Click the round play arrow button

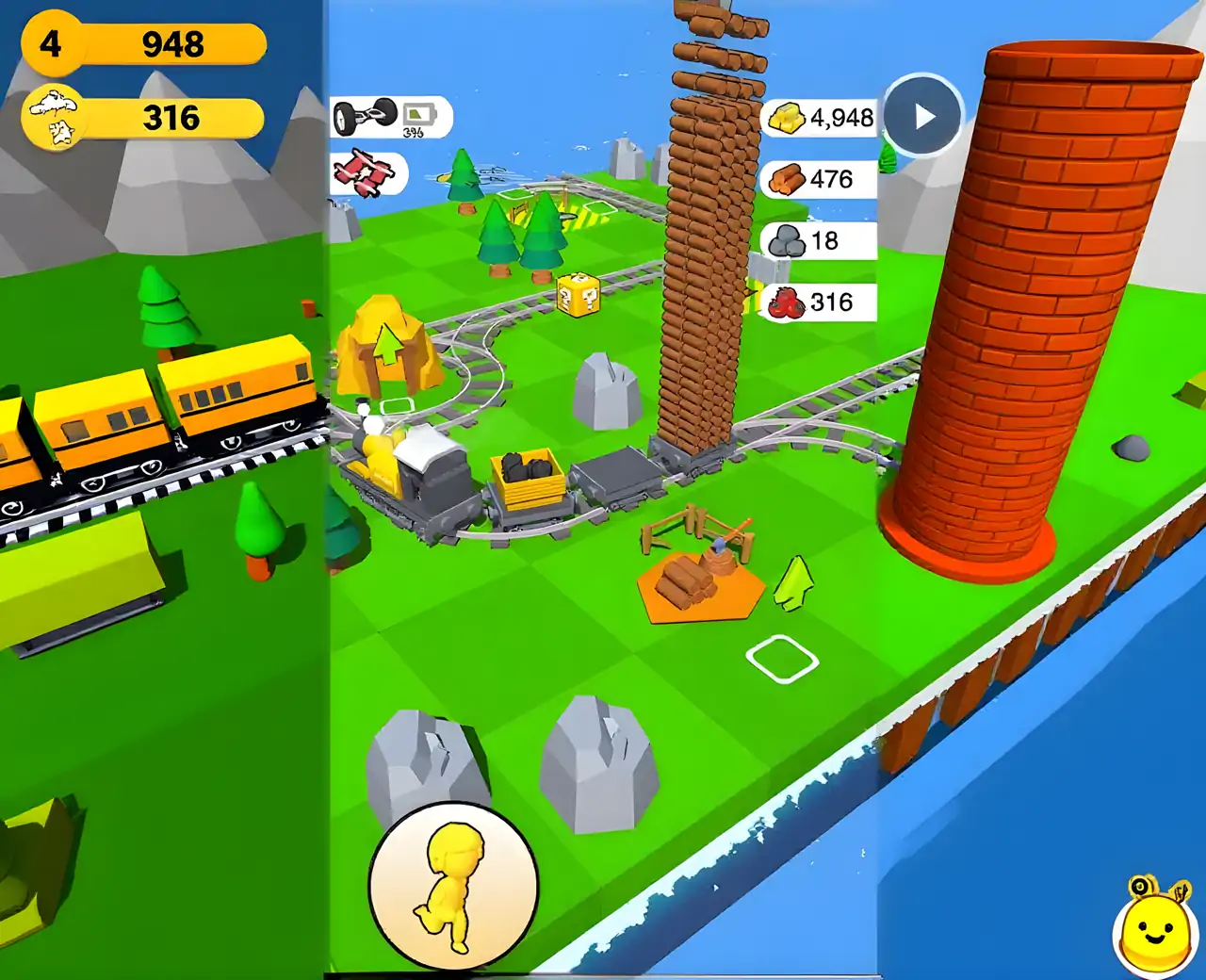pos(922,116)
